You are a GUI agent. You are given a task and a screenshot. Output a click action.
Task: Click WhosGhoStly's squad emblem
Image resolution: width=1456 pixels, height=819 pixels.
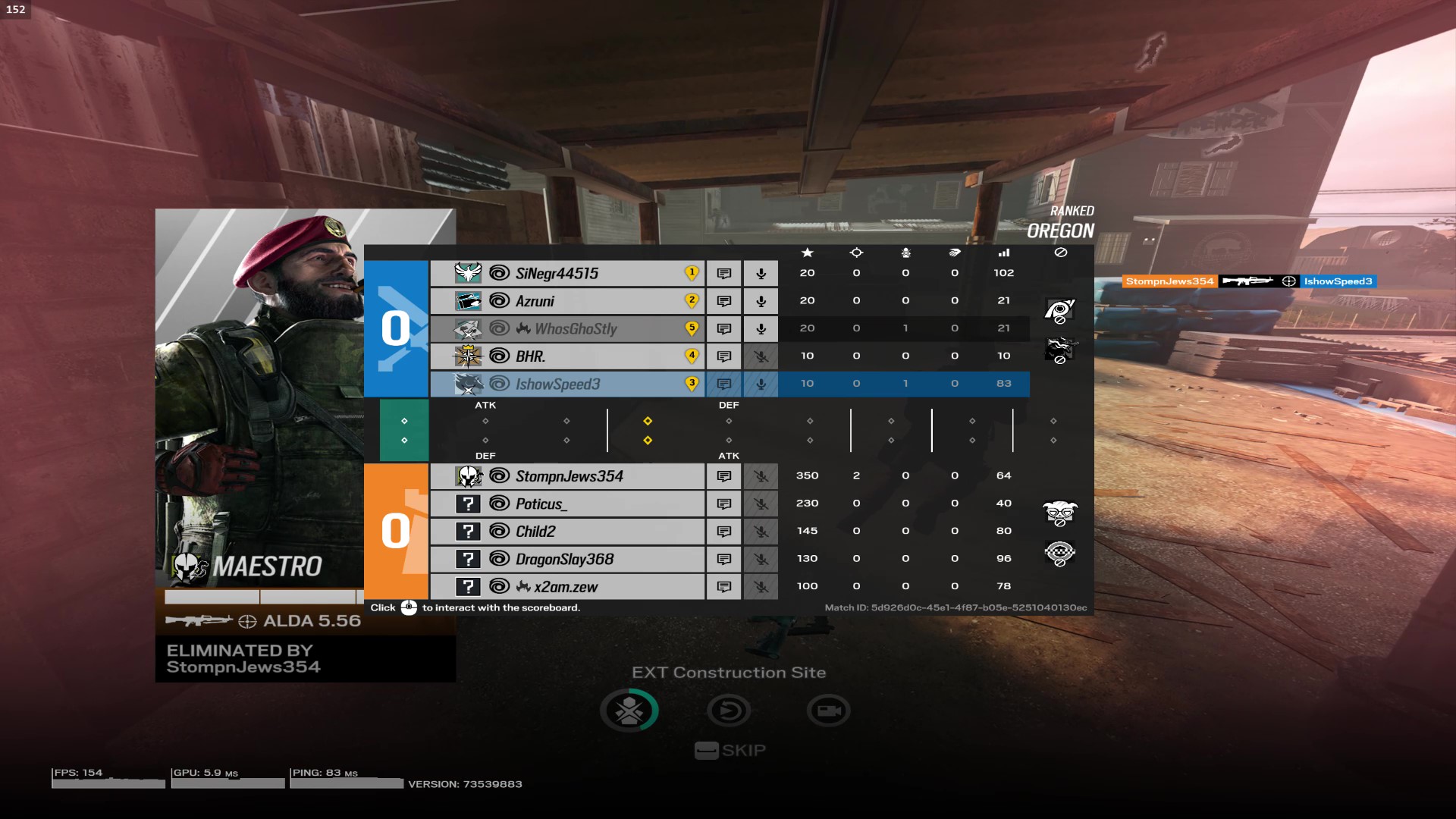pyautogui.click(x=470, y=328)
